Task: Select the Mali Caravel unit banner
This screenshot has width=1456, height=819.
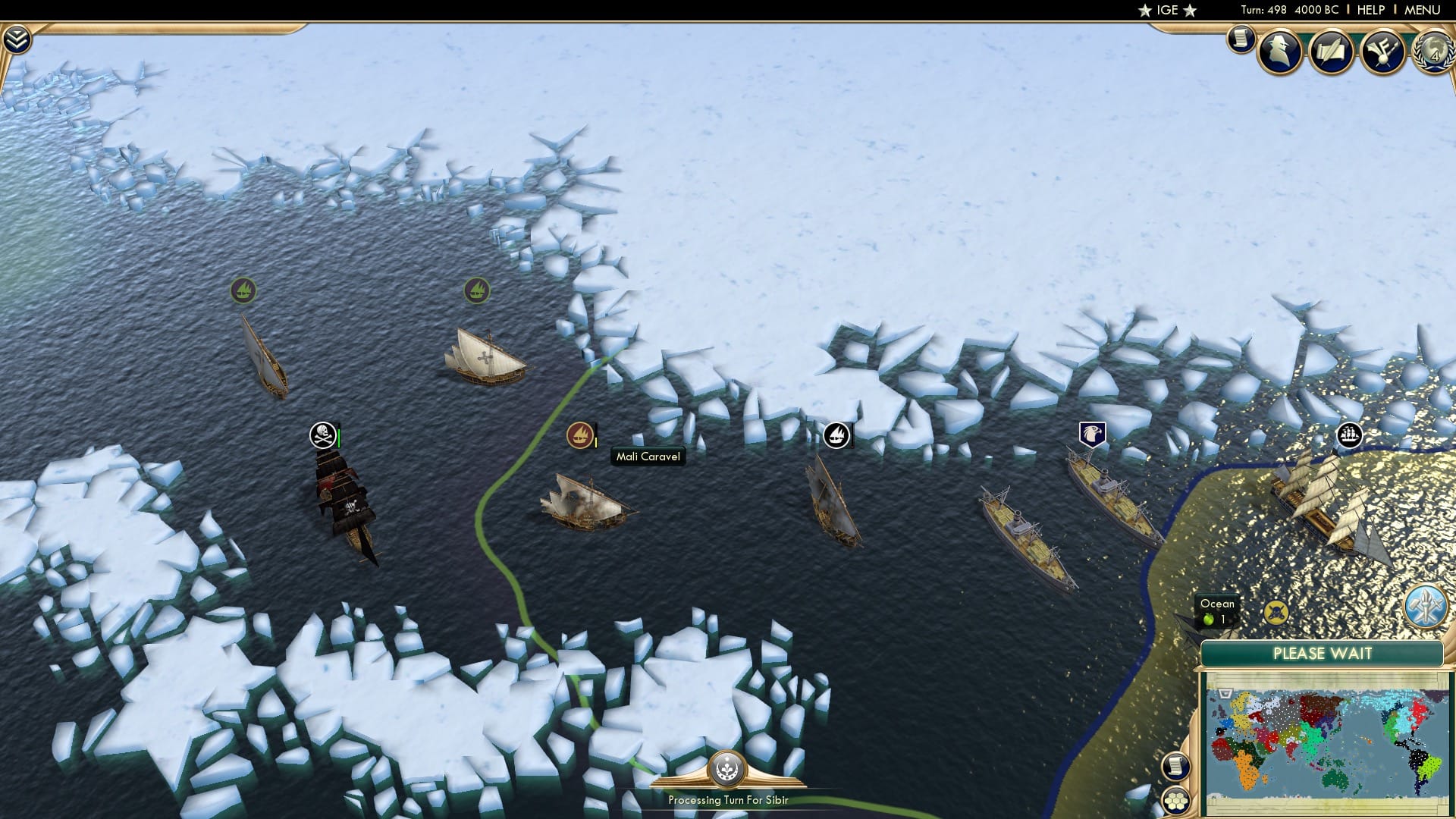Action: (579, 435)
